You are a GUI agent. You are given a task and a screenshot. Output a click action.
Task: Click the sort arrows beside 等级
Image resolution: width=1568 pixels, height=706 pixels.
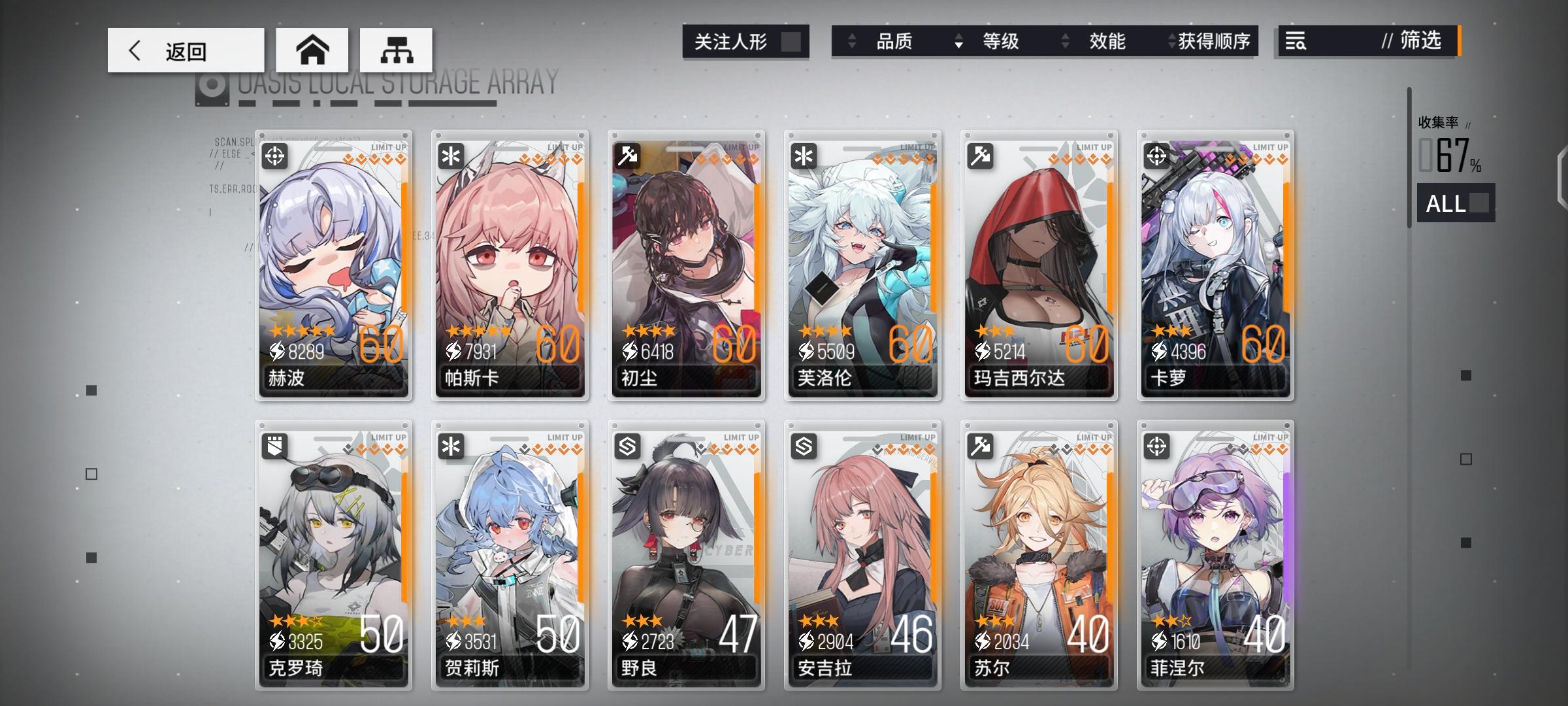[x=960, y=42]
